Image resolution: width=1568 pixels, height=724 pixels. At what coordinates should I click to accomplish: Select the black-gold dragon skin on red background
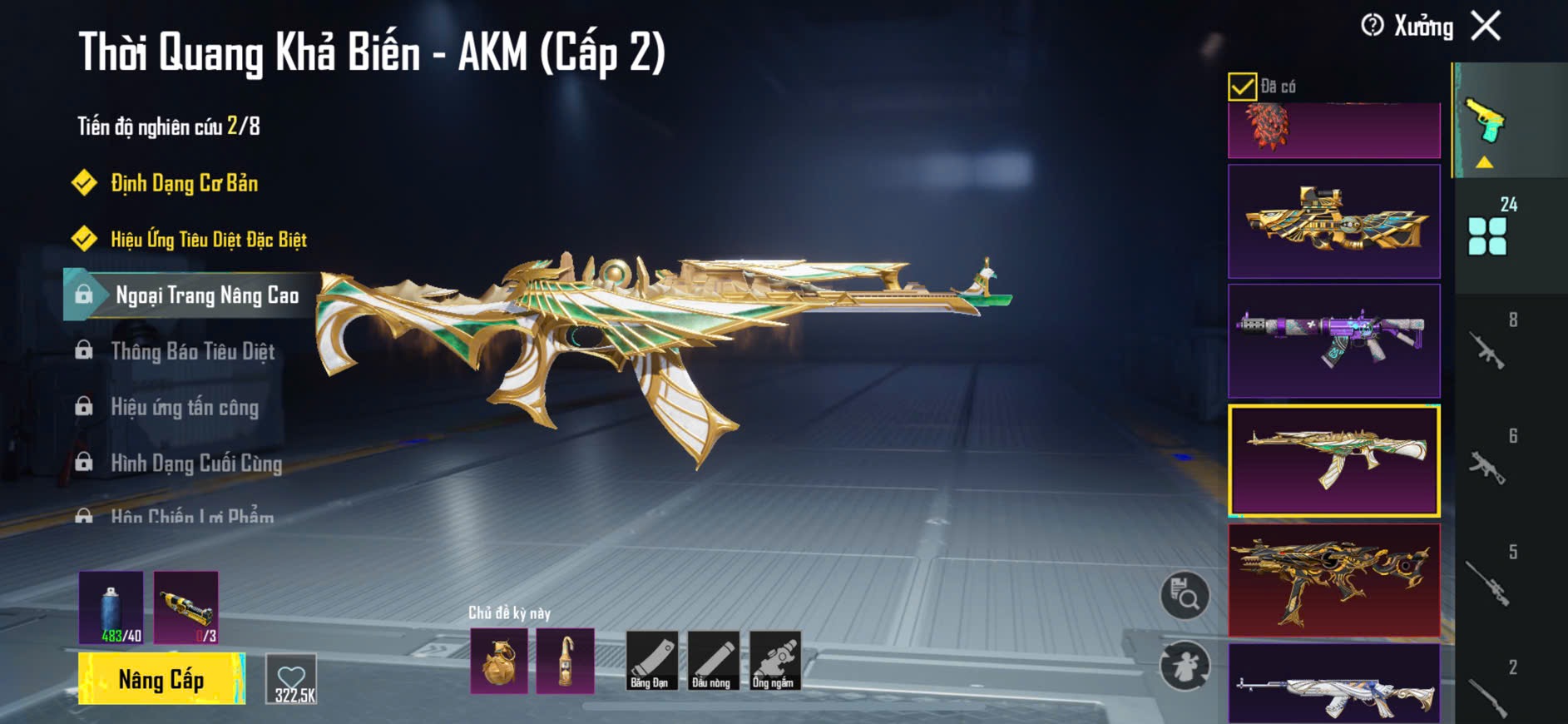tap(1333, 580)
